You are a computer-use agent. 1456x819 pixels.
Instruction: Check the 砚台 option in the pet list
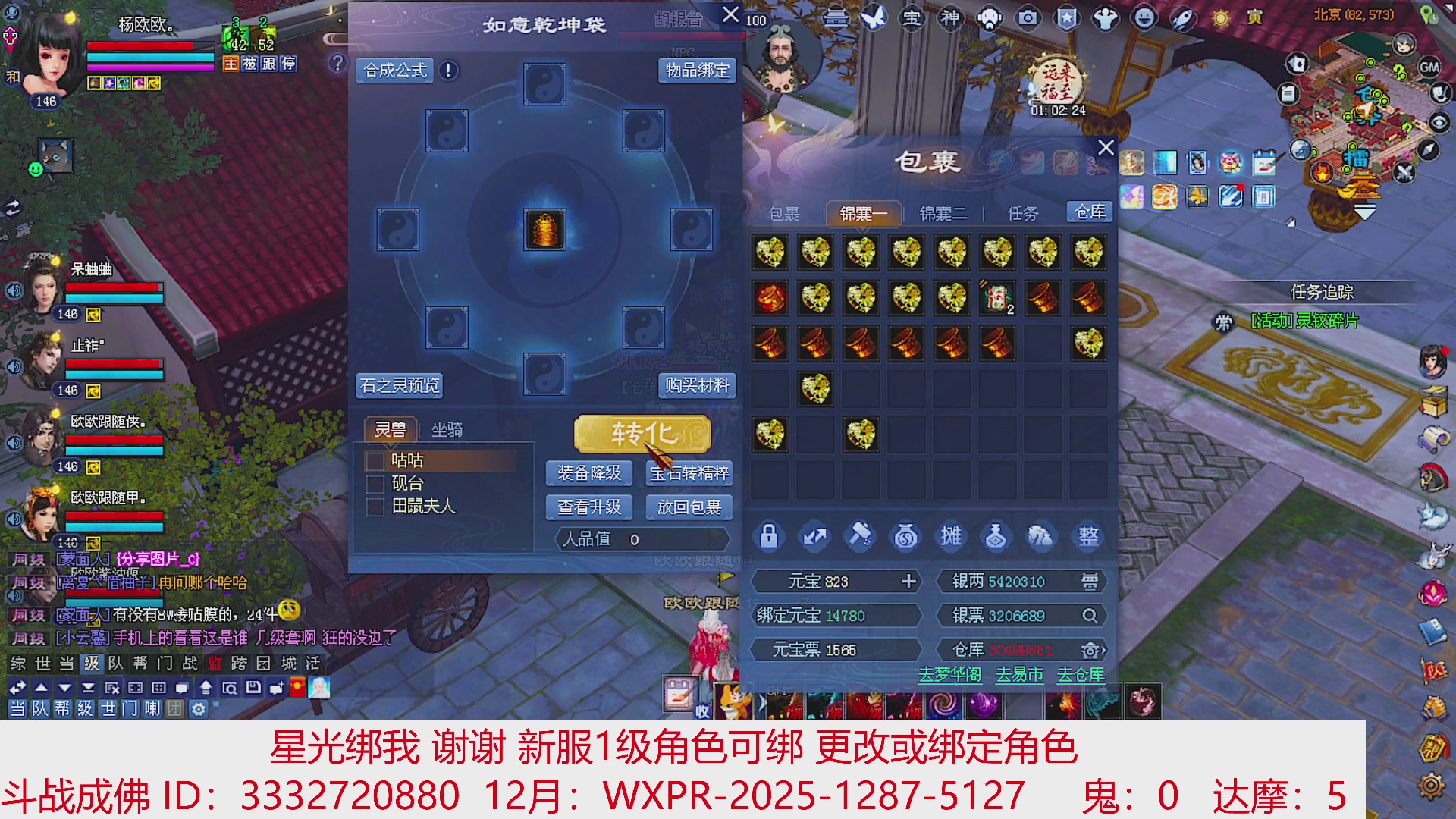point(375,483)
